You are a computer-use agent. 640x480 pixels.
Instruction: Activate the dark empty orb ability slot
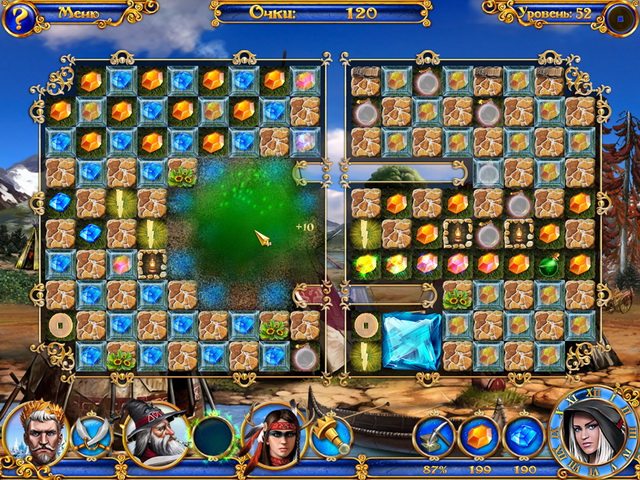pyautogui.click(x=214, y=437)
